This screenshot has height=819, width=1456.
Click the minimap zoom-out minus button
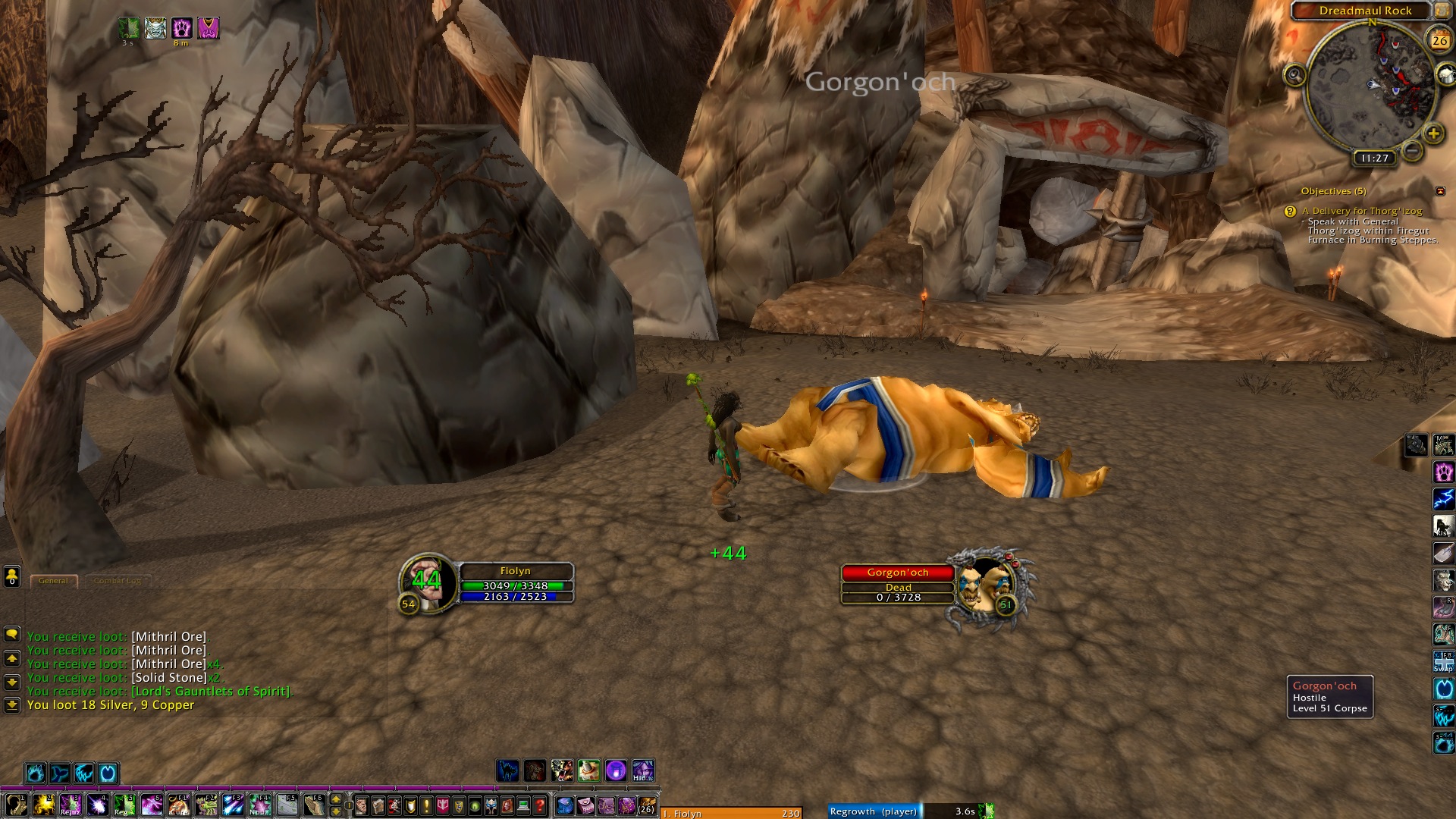(x=1411, y=151)
